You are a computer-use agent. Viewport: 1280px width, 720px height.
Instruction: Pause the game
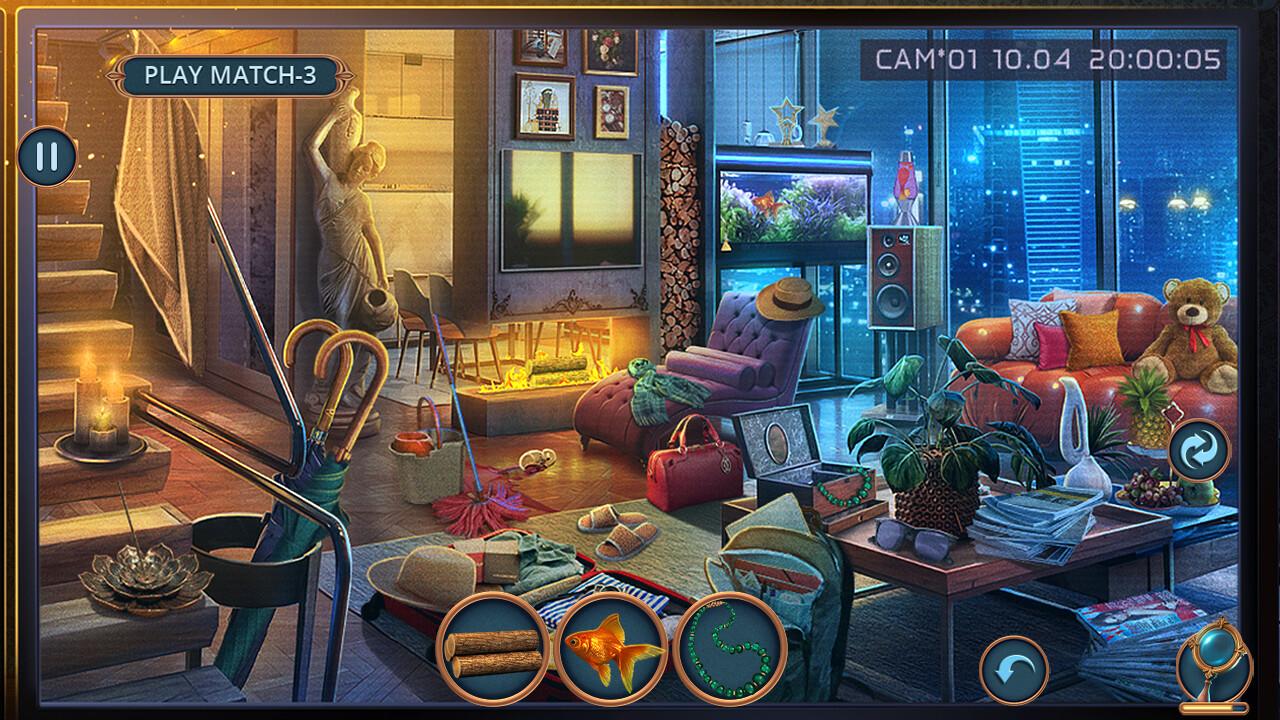pyautogui.click(x=45, y=157)
